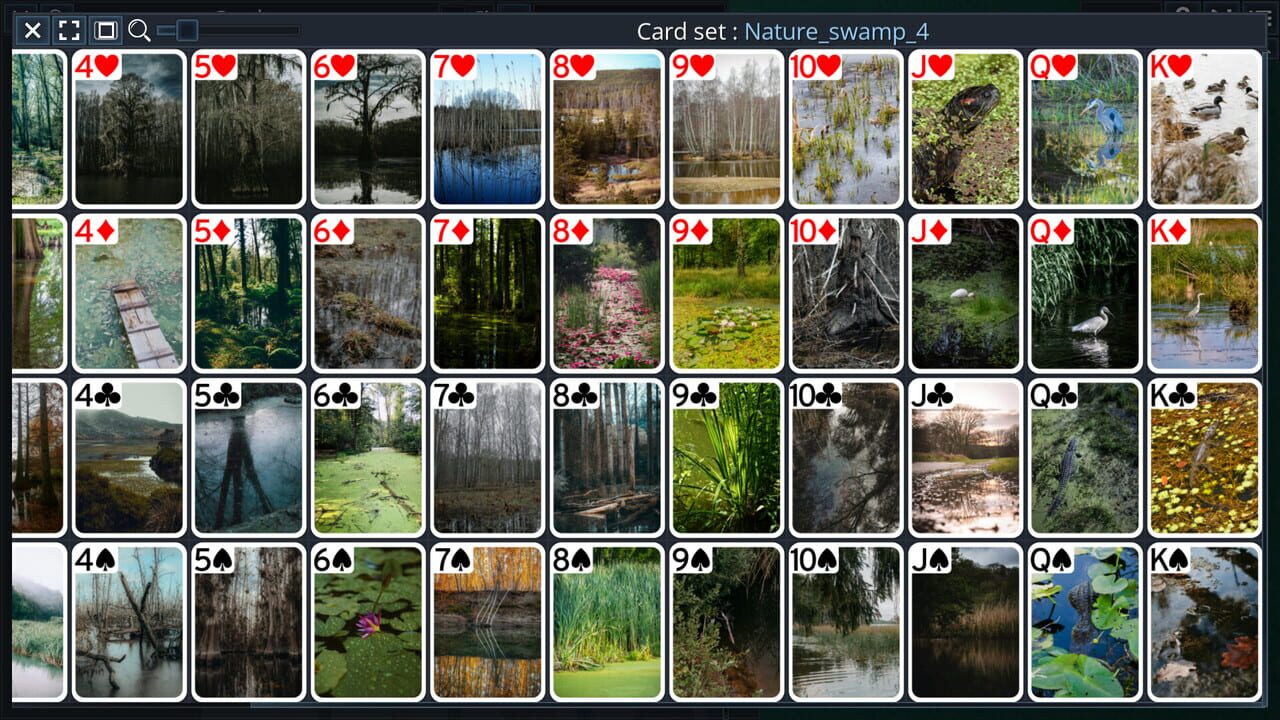
Task: Select the fullscreen icon in the toolbar
Action: coord(68,30)
